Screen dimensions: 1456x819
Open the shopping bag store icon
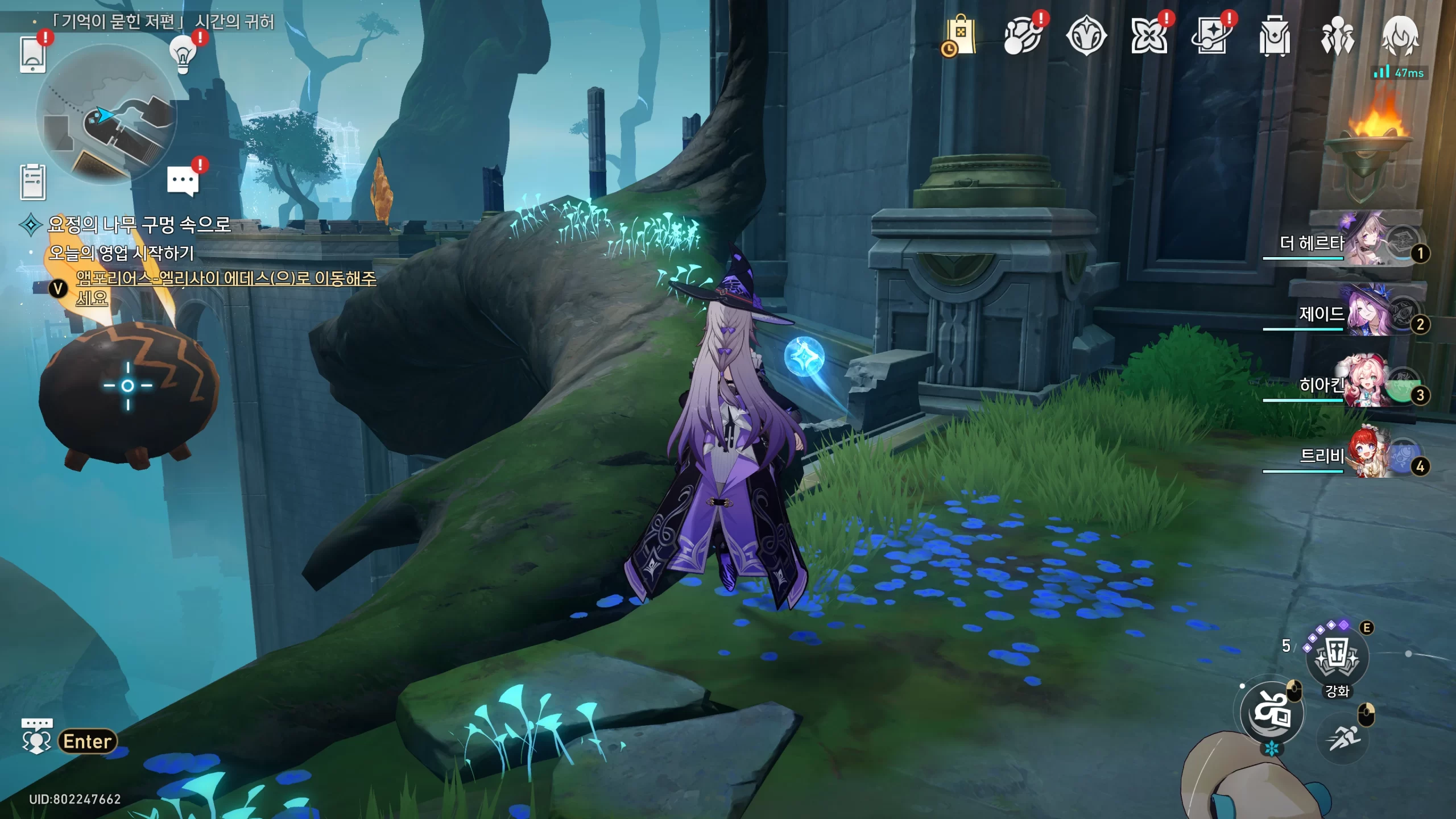pyautogui.click(x=960, y=36)
